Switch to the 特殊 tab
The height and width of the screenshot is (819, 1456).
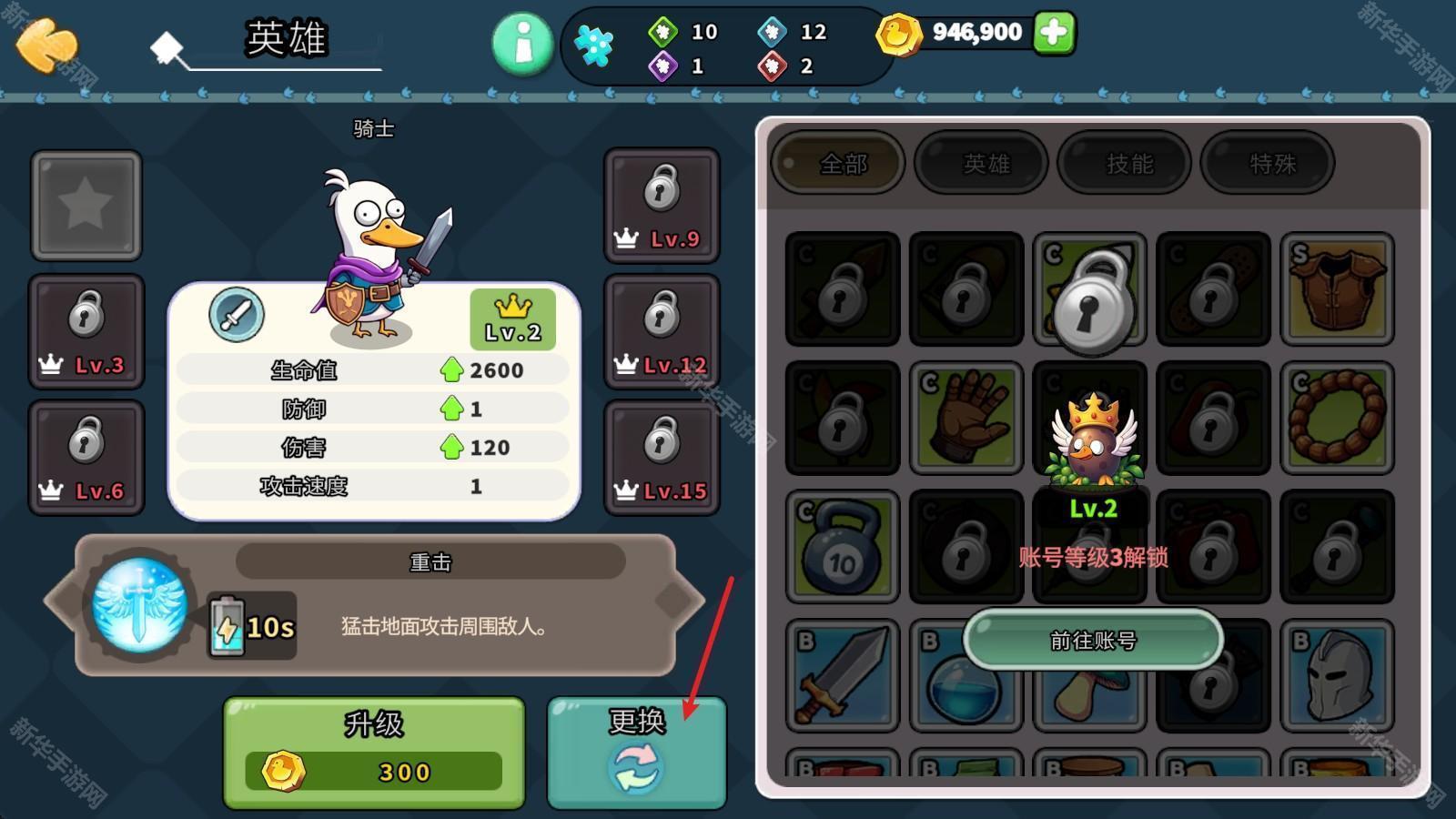coord(1268,164)
